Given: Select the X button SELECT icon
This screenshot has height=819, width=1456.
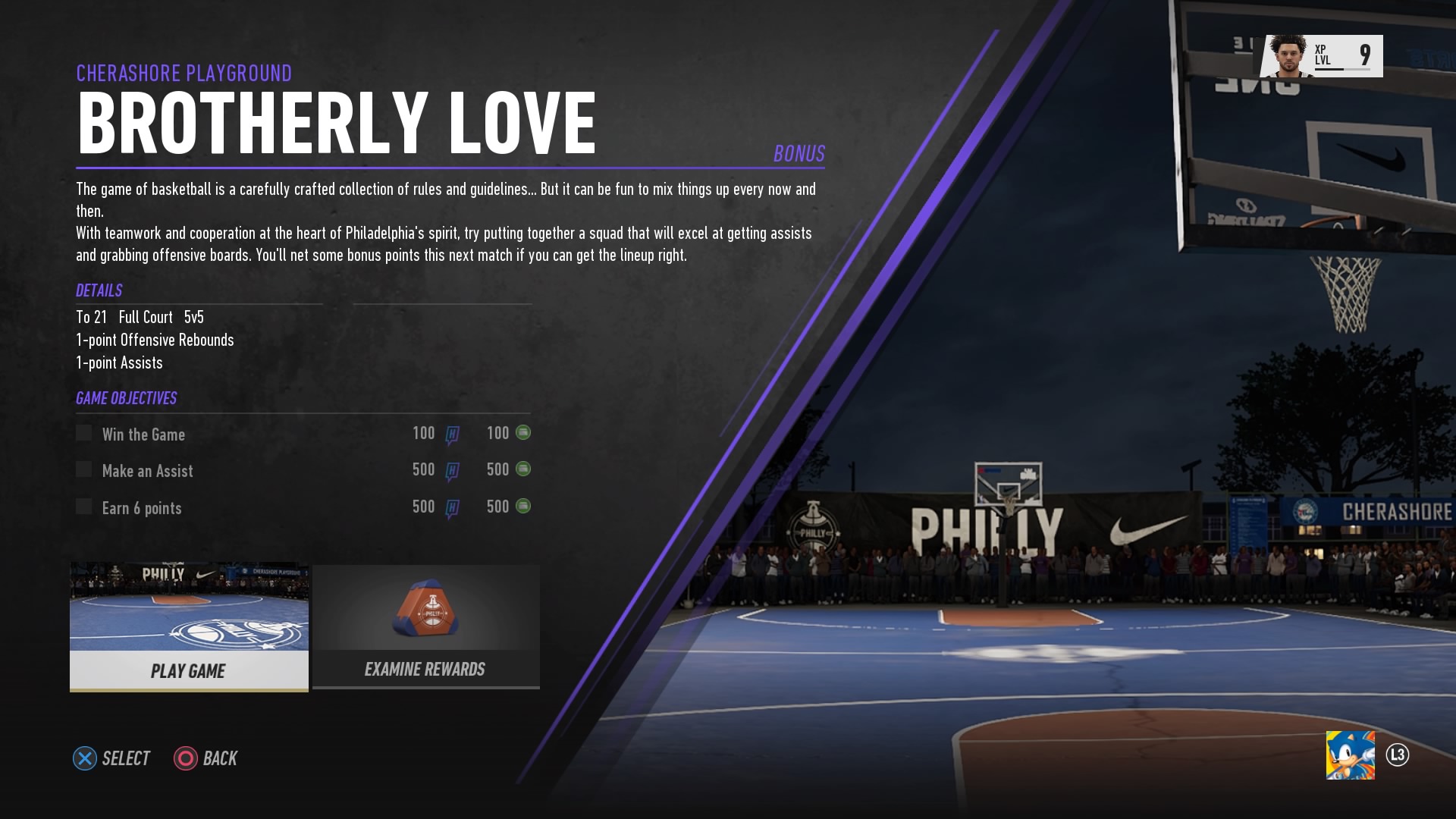Looking at the screenshot, I should point(83,758).
